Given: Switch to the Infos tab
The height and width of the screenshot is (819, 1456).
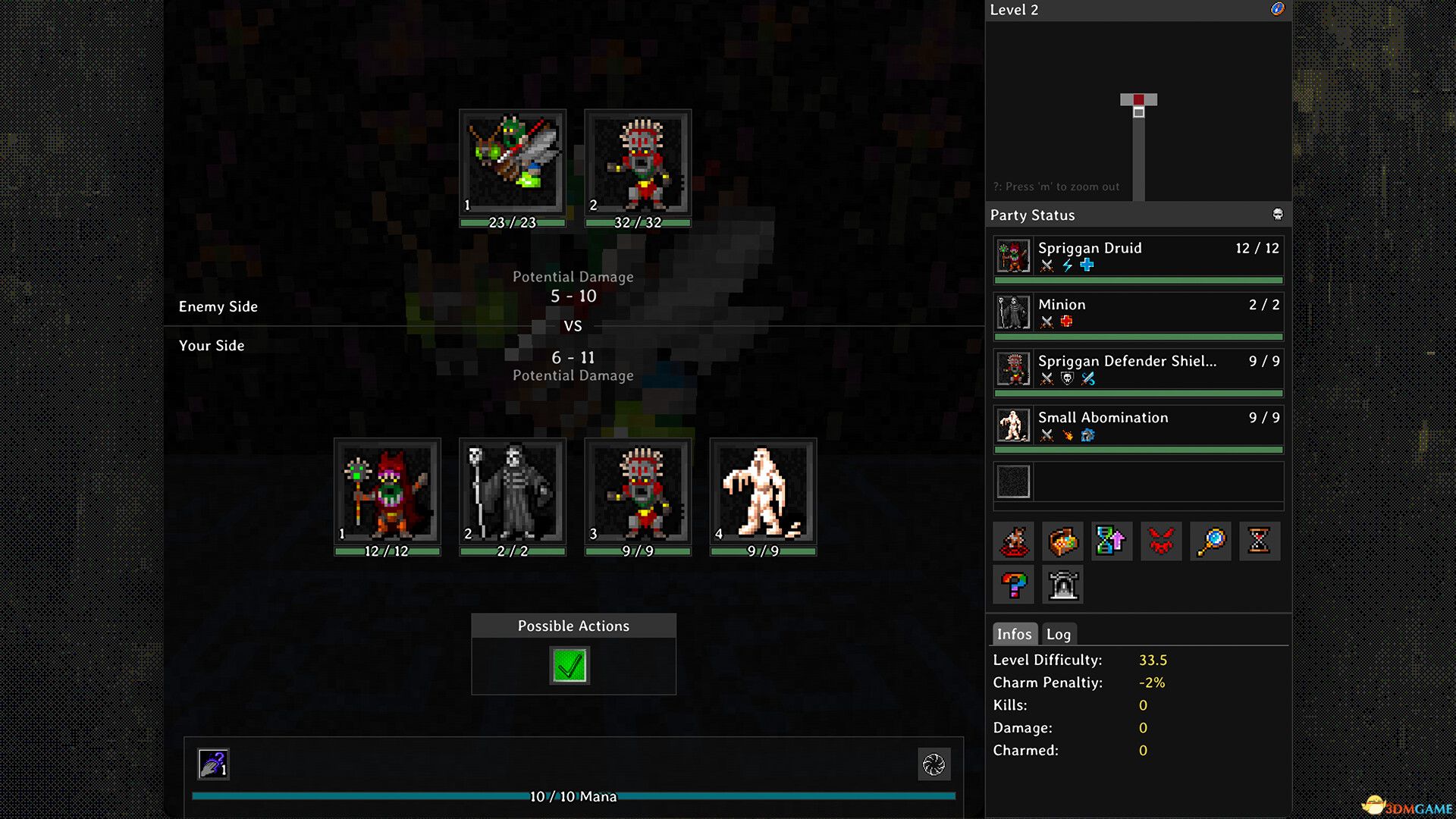Looking at the screenshot, I should (1014, 634).
